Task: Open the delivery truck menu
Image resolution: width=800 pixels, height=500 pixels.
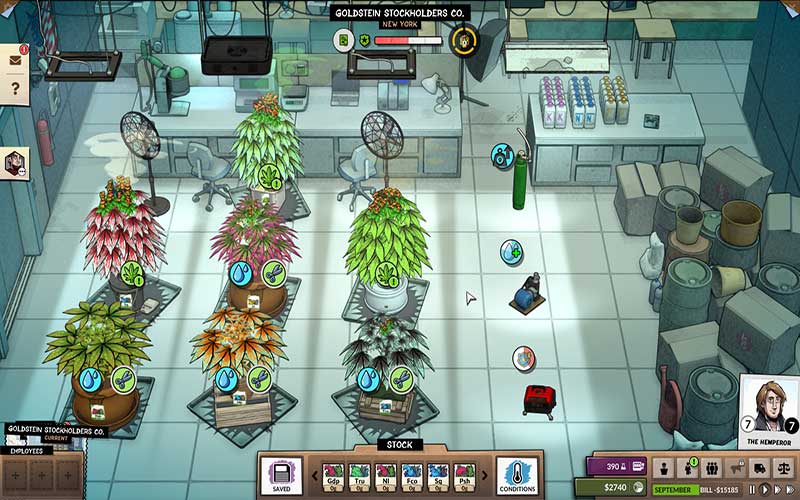Action: (761, 467)
